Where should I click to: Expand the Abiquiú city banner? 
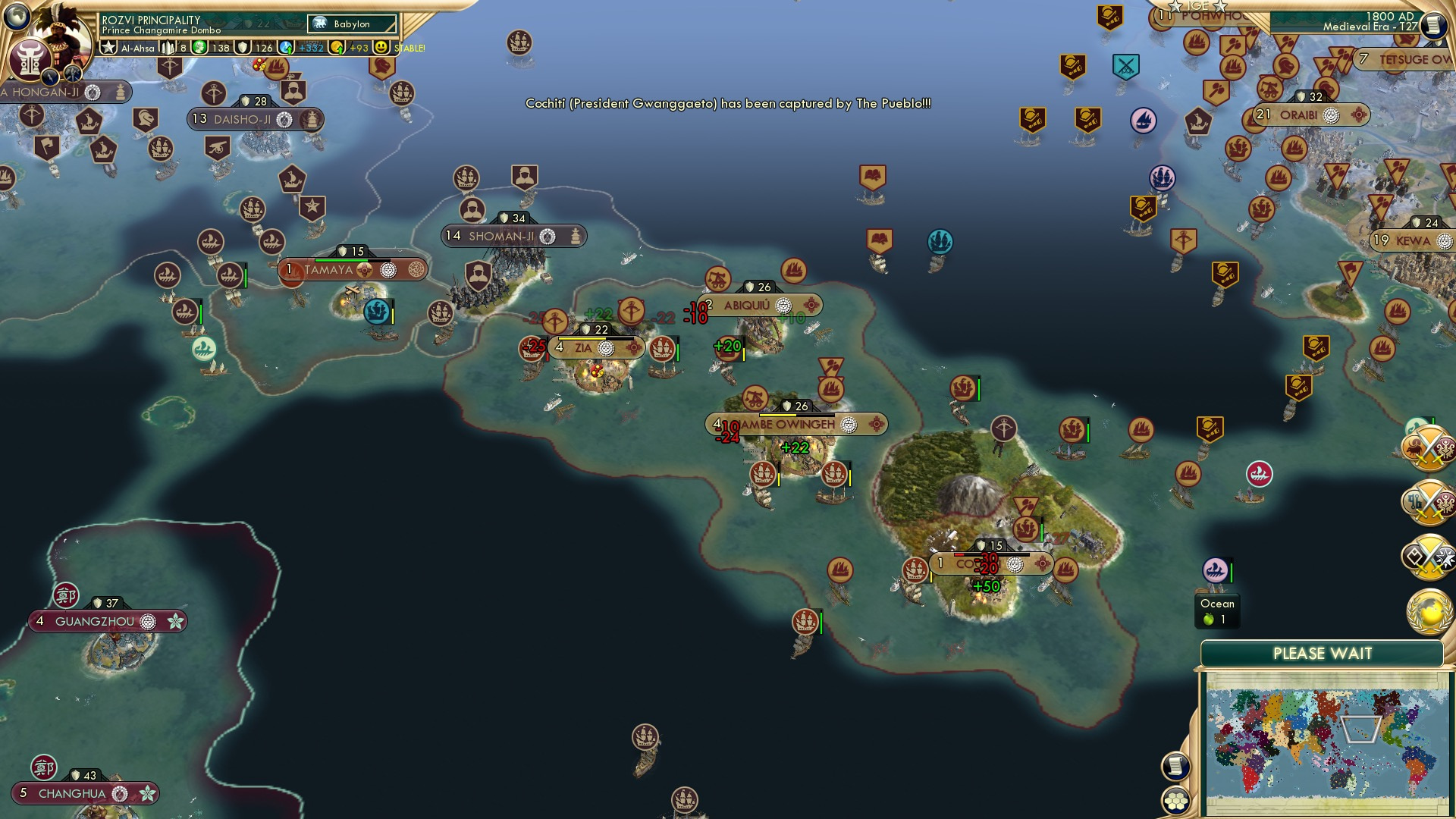tap(751, 306)
